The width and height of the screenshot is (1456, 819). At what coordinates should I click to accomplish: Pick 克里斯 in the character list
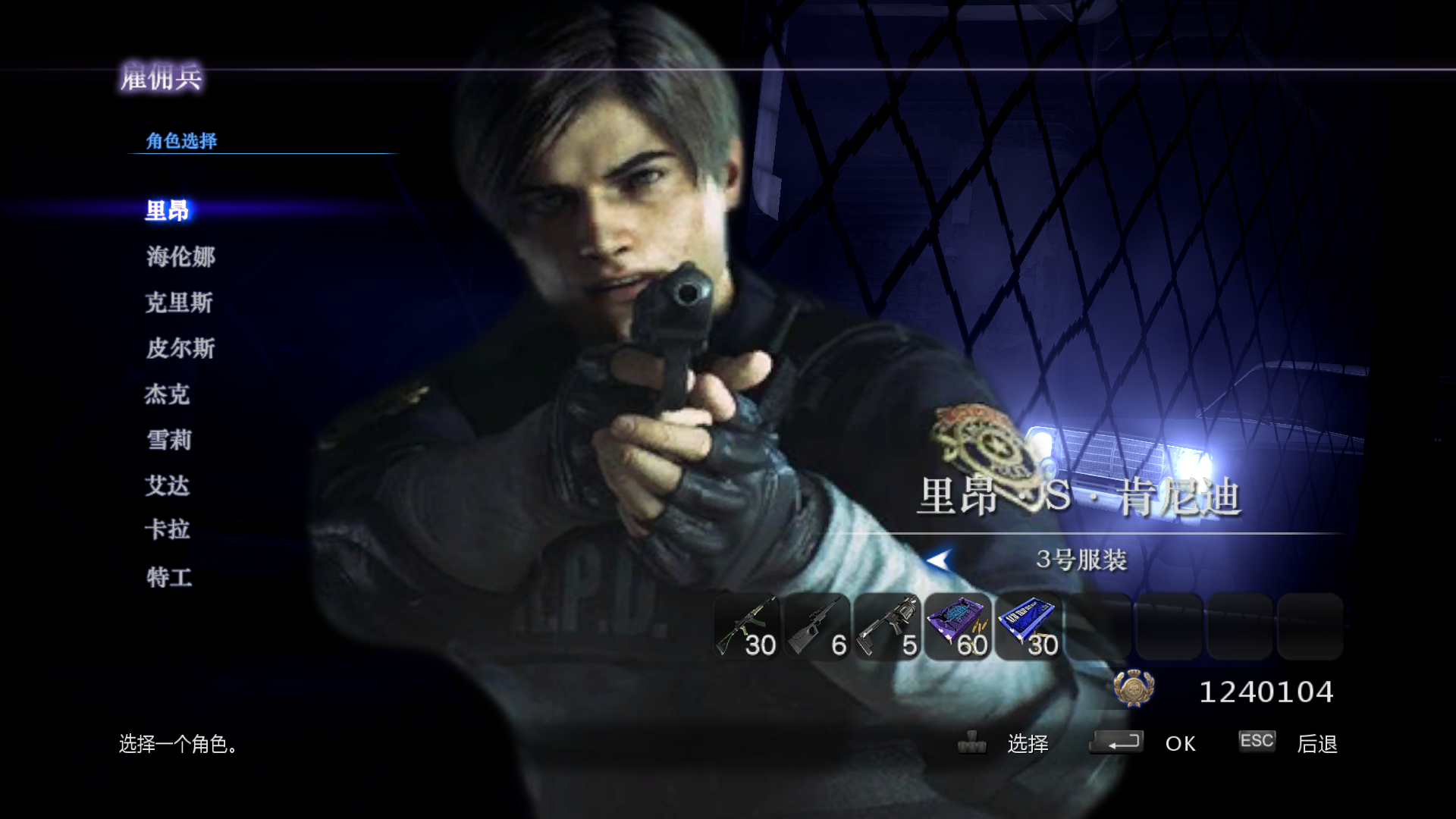179,303
